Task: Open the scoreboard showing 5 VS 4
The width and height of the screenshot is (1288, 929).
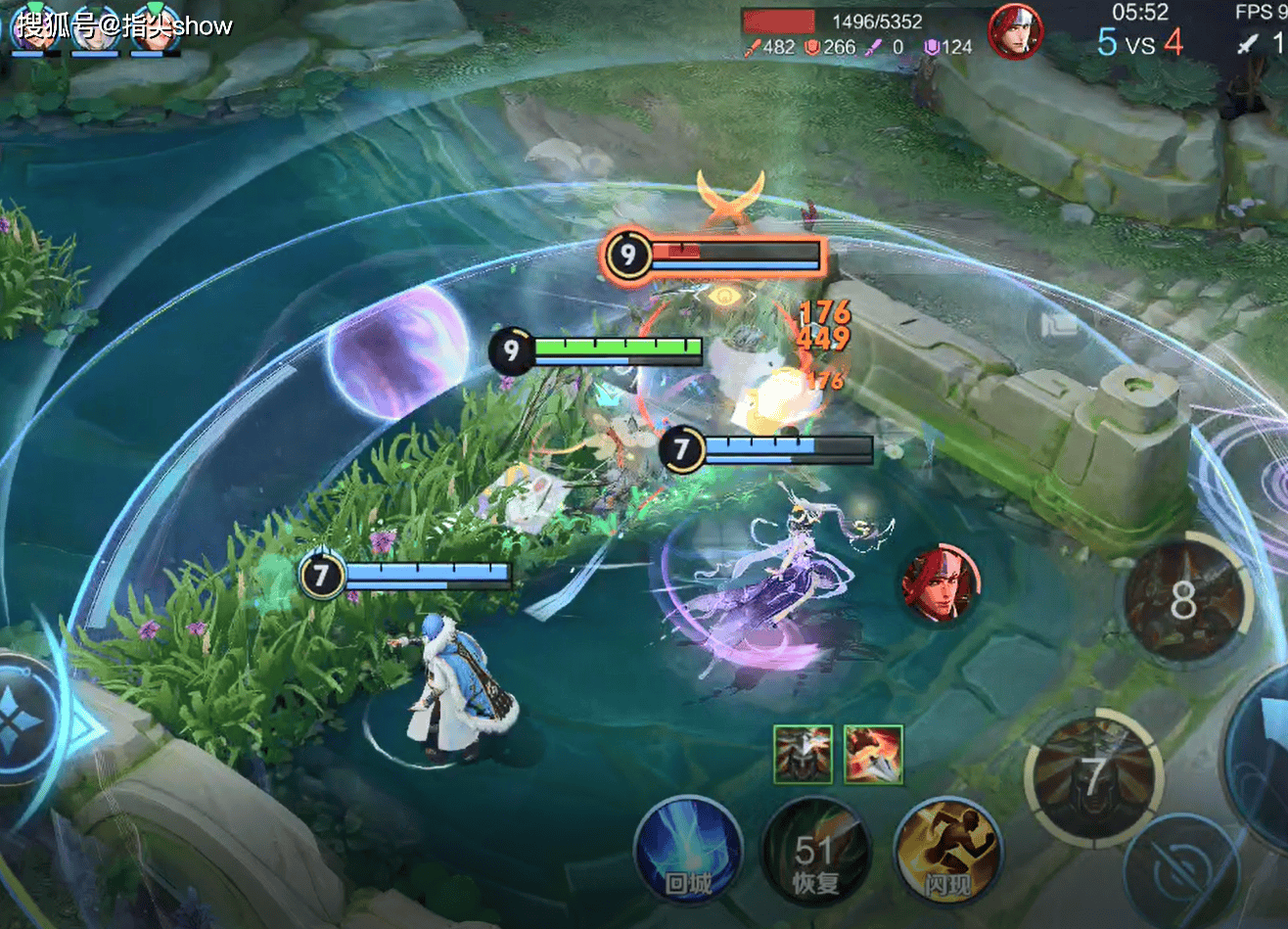Action: pos(1140,42)
